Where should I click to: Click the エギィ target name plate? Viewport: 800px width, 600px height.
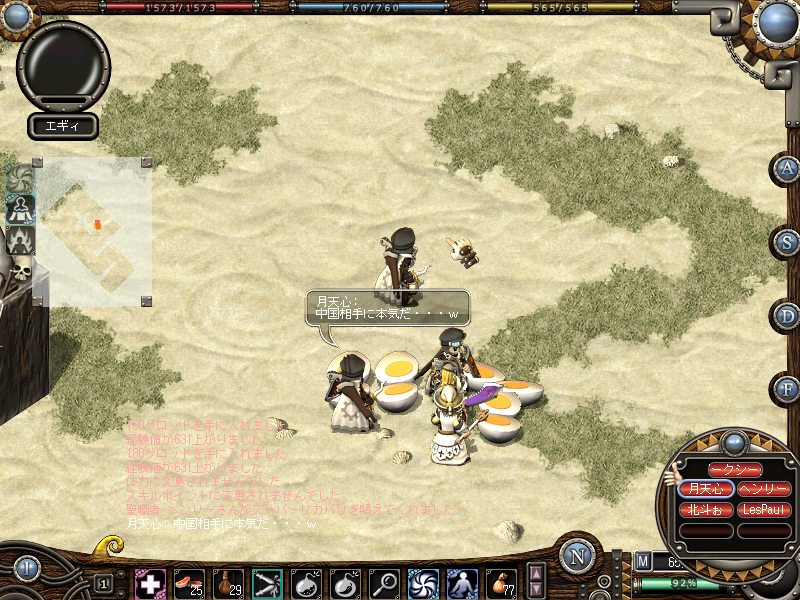62,126
